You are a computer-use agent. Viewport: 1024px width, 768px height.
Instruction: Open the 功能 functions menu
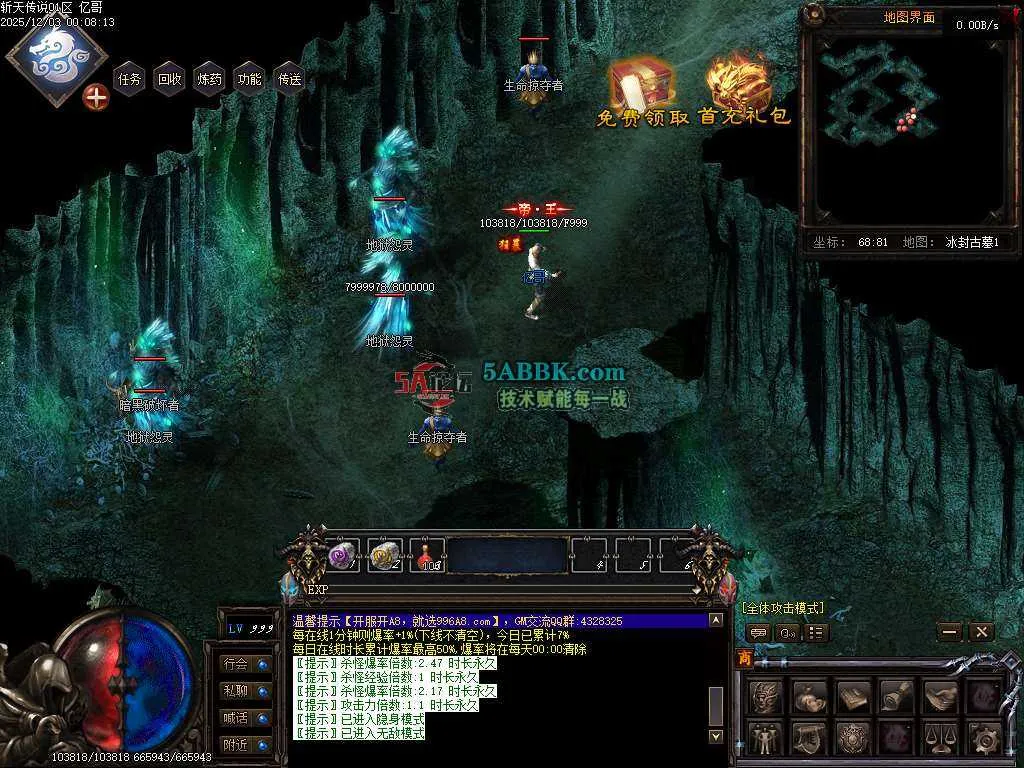click(x=250, y=79)
